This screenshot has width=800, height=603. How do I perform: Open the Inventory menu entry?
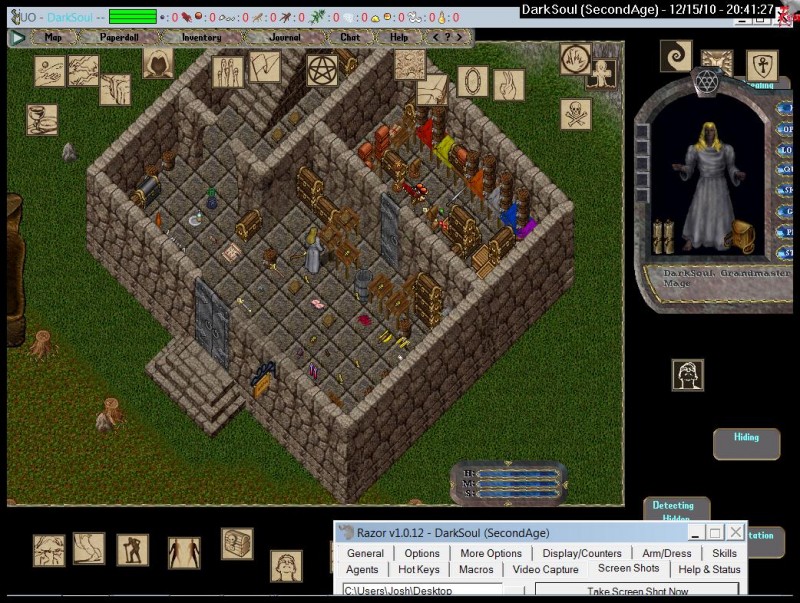click(x=201, y=37)
